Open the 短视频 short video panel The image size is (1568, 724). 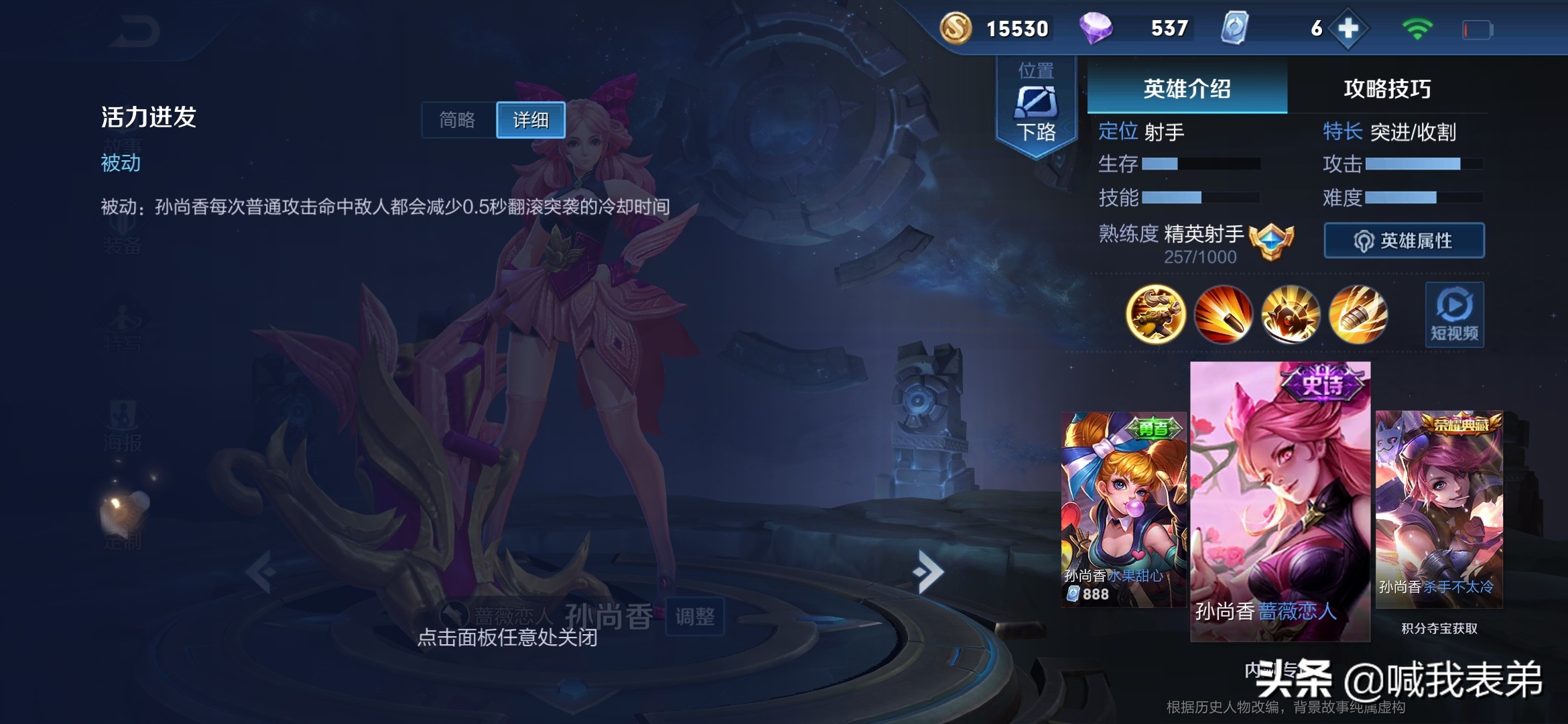[x=1454, y=314]
